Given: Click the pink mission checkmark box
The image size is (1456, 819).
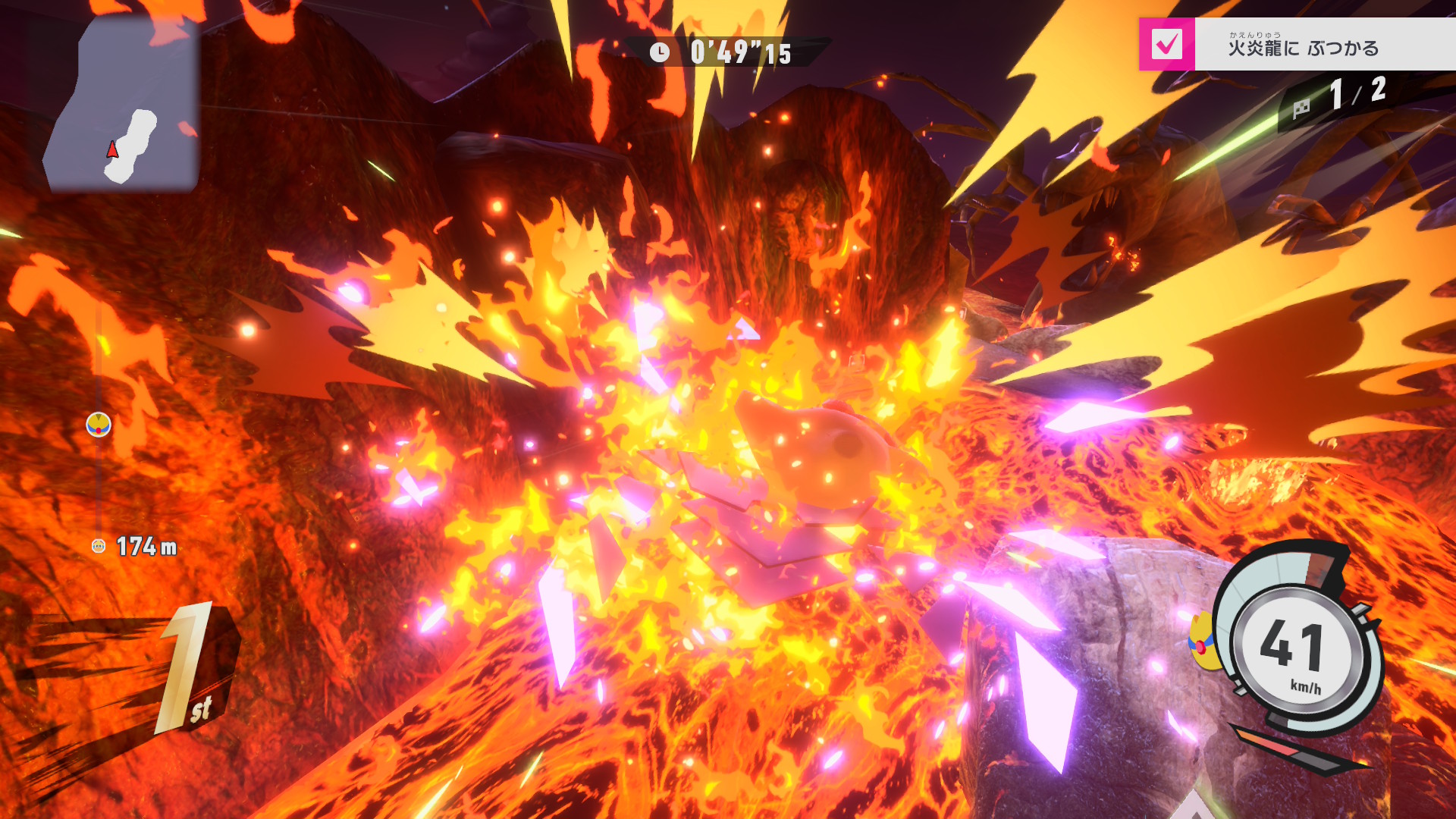Looking at the screenshot, I should pyautogui.click(x=1166, y=45).
